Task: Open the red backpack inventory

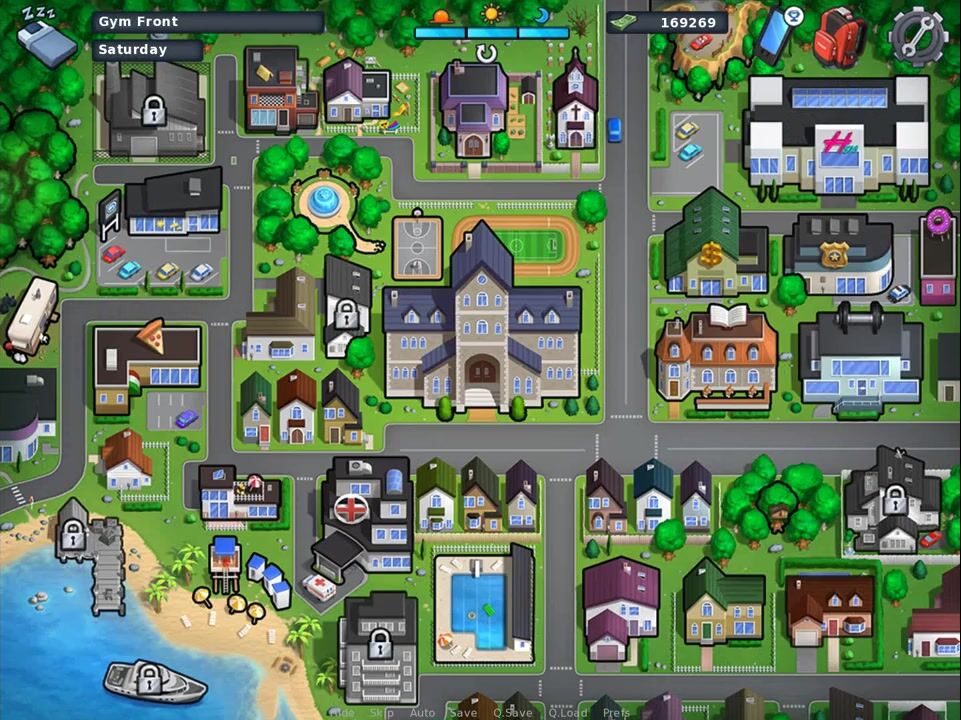Action: click(x=838, y=37)
